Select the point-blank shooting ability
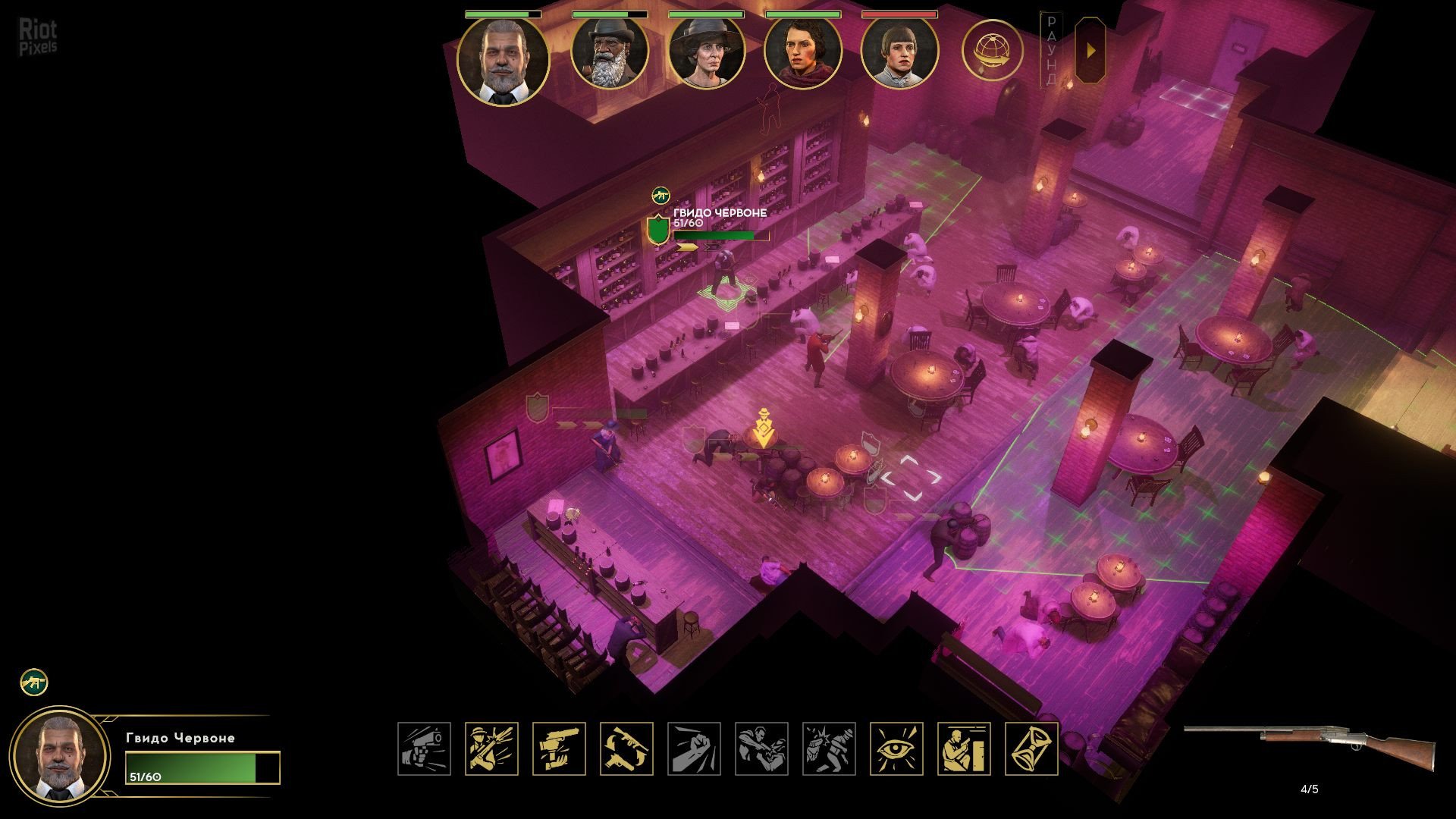Image resolution: width=1456 pixels, height=819 pixels. 761,748
